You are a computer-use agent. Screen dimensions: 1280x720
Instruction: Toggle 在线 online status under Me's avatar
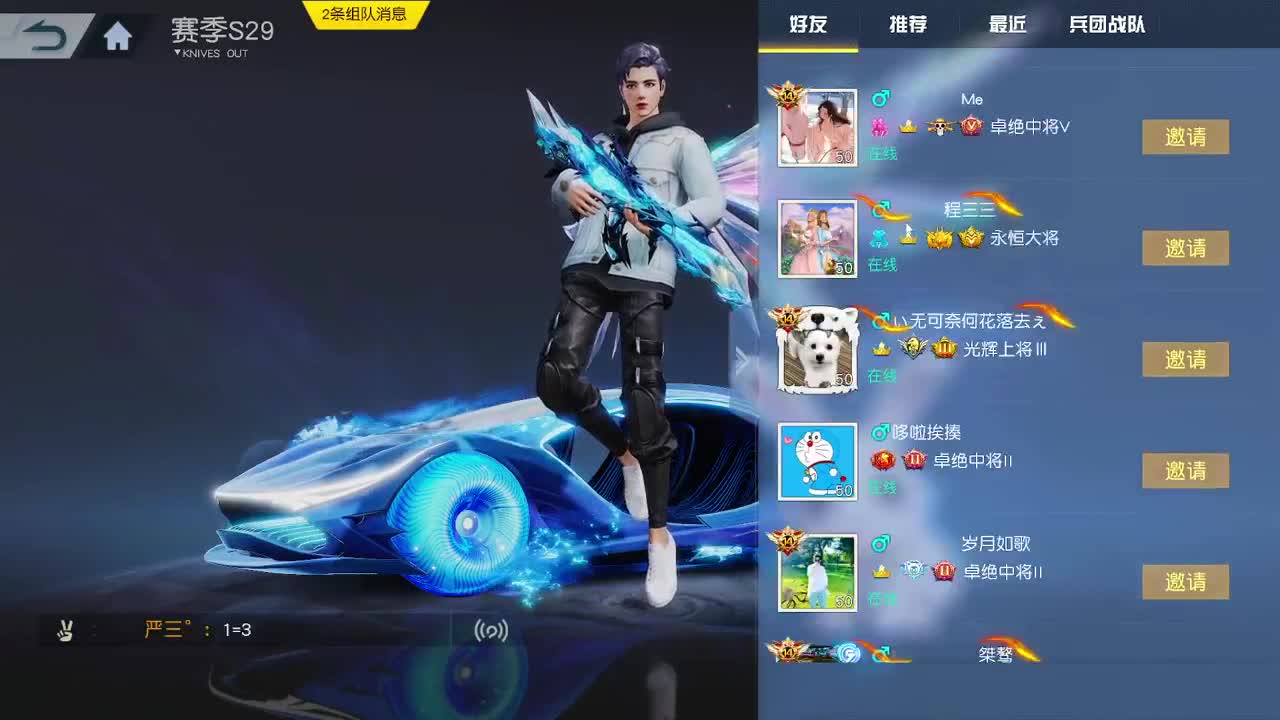(883, 153)
